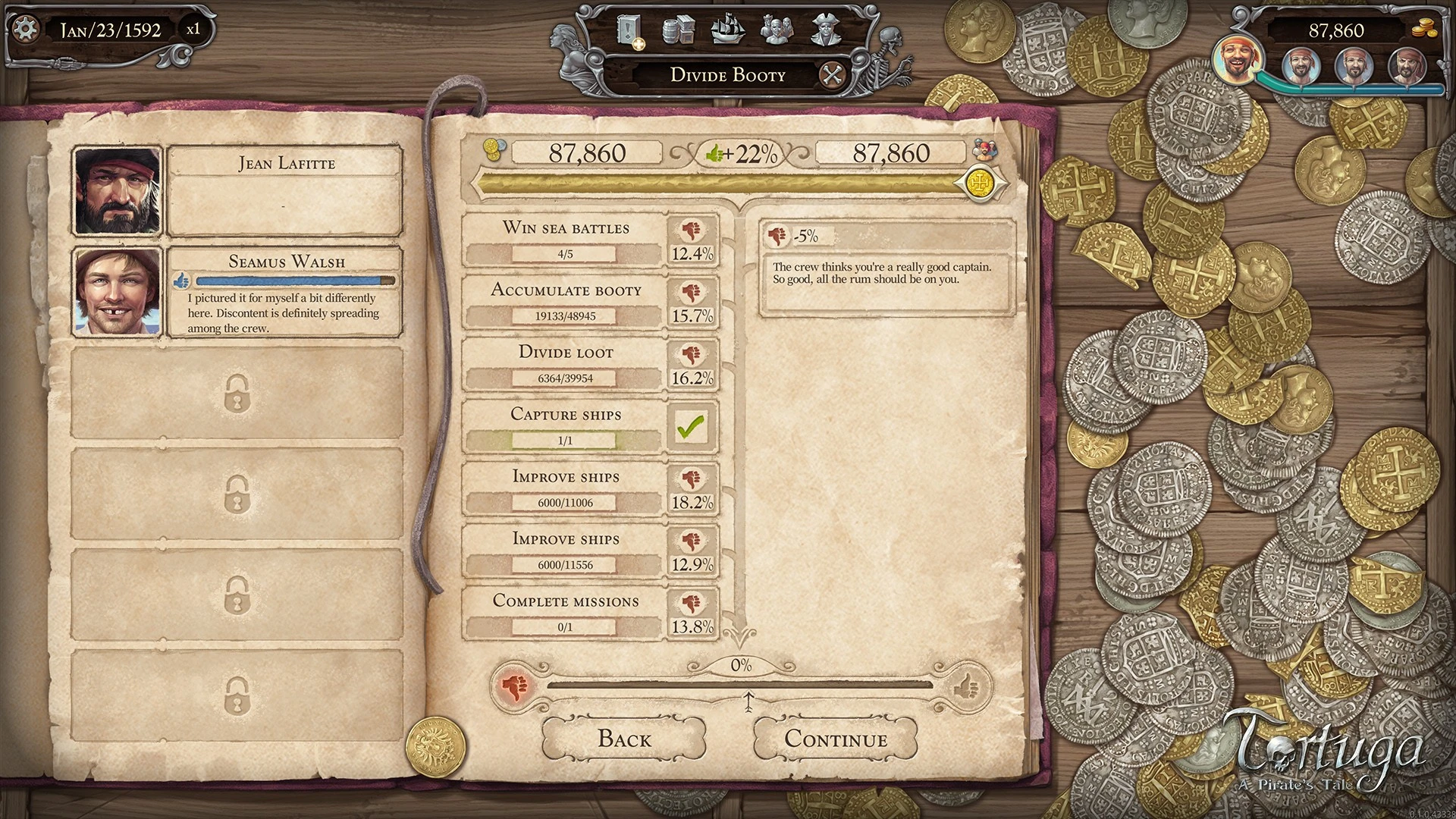Show the crew members group screen
The height and width of the screenshot is (819, 1456).
pyautogui.click(x=777, y=30)
